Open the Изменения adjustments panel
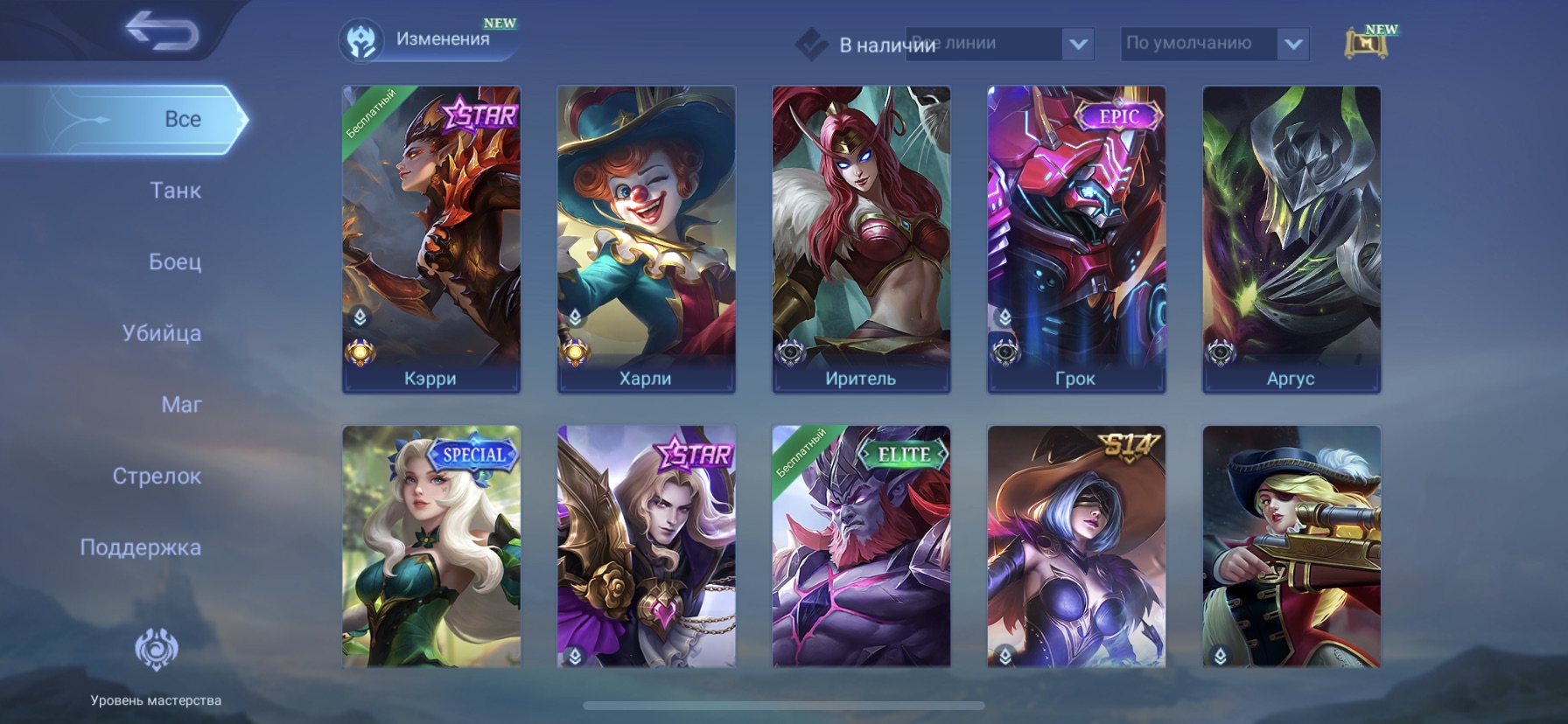 pos(428,40)
